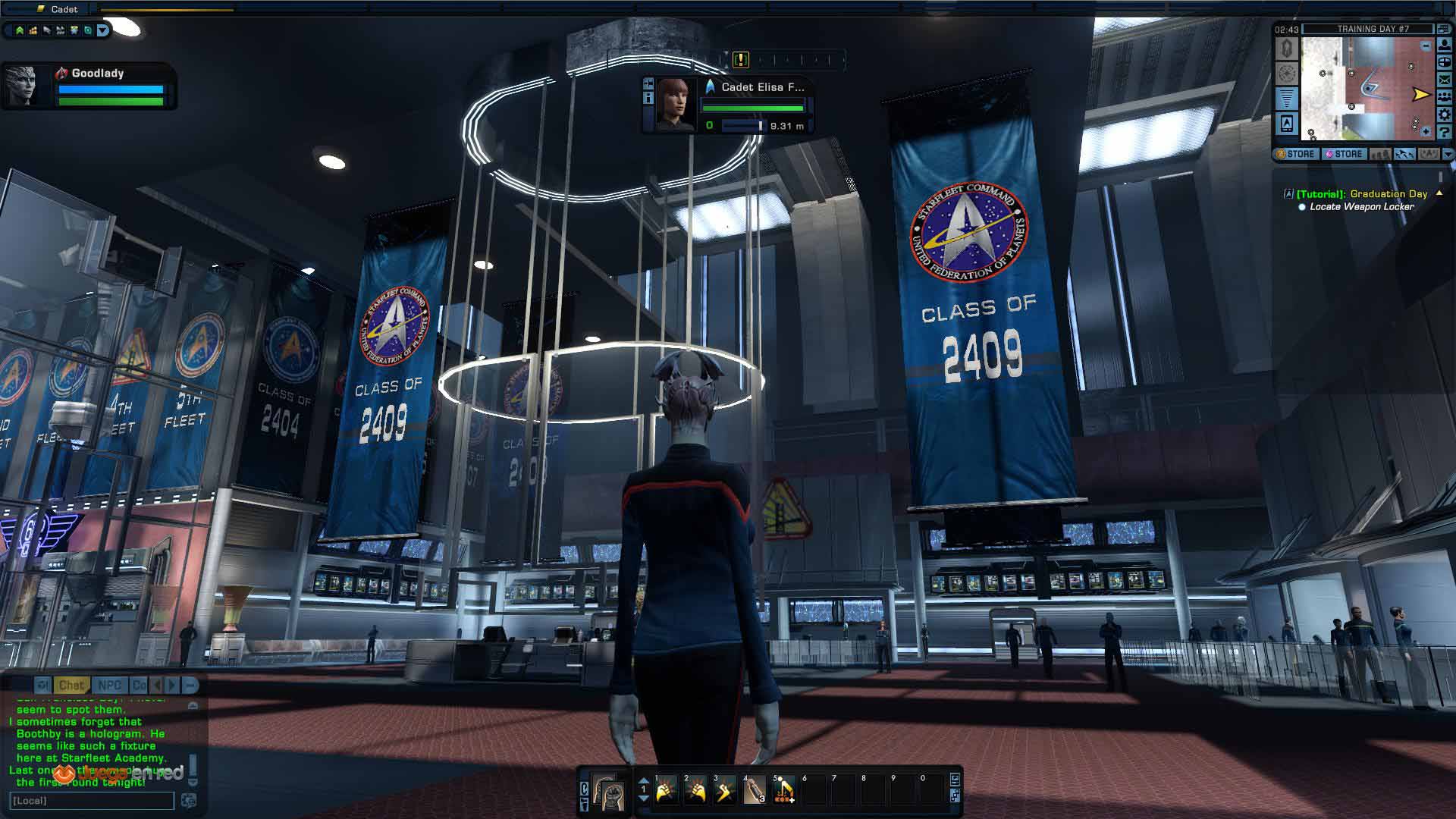
Task: Zoom in the minimap with plus button
Action: 1426,131
